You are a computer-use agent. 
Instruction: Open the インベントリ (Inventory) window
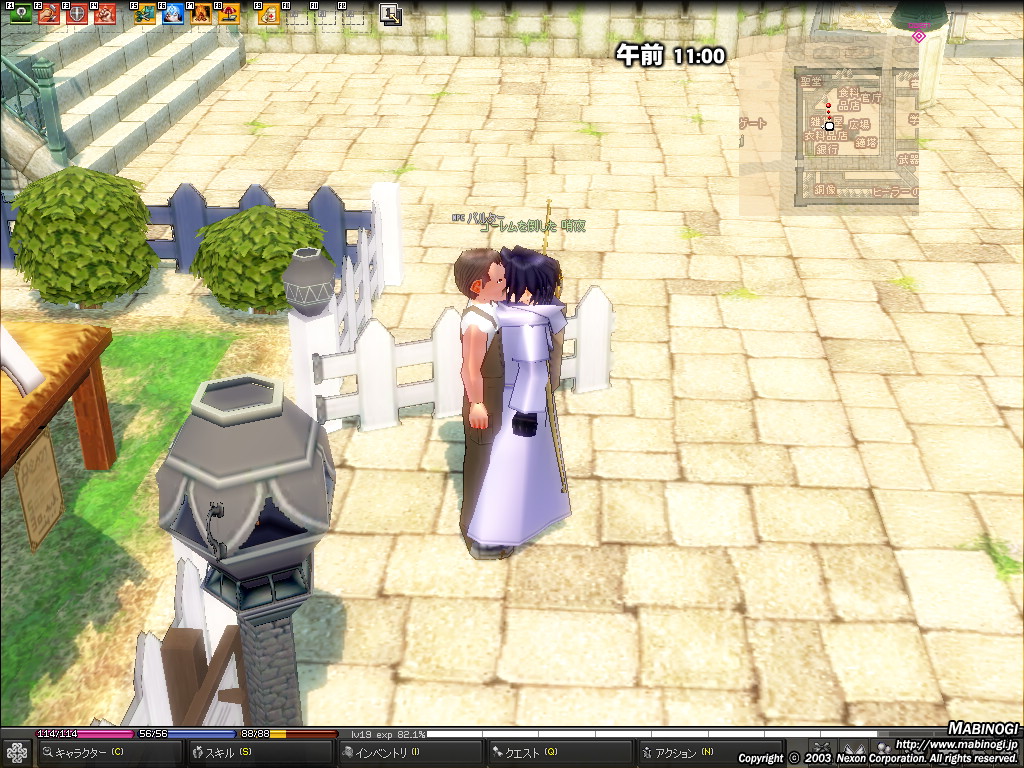pyautogui.click(x=385, y=753)
